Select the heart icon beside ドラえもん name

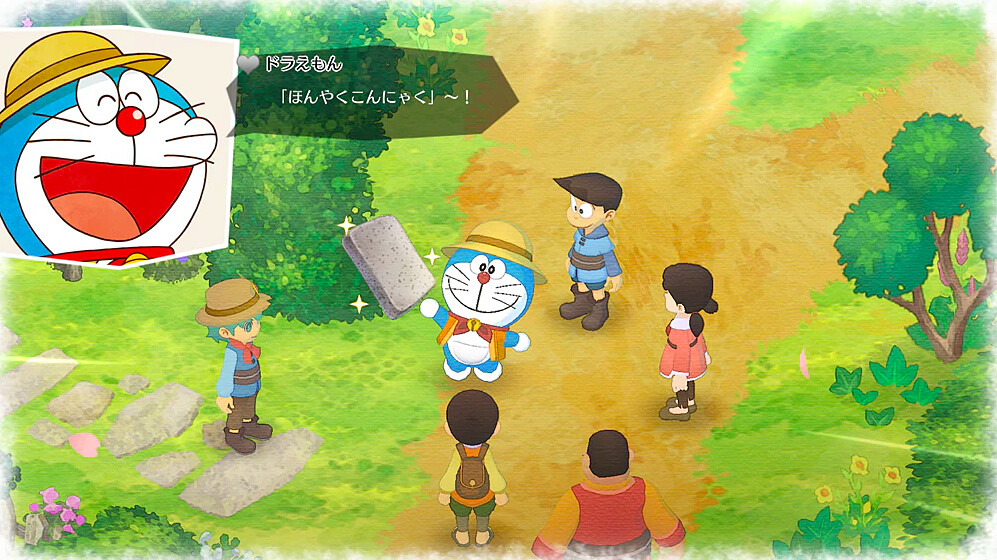[x=248, y=63]
